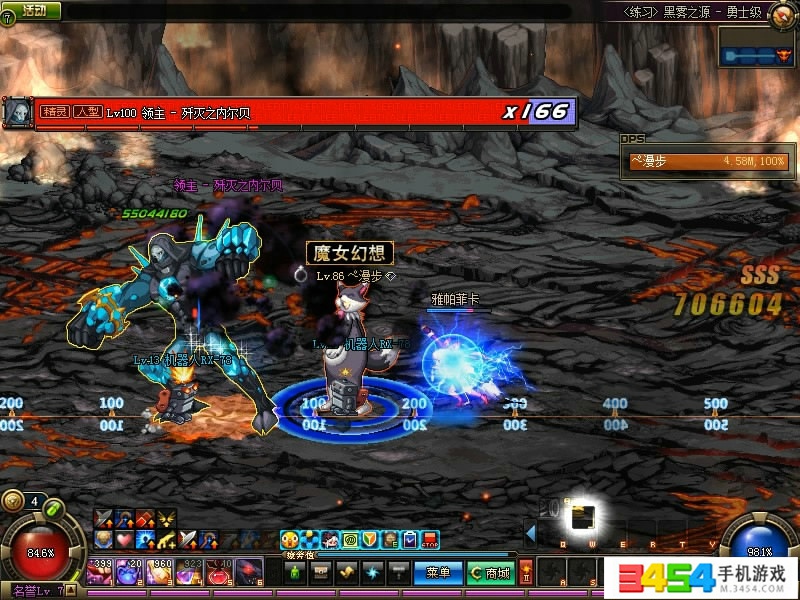Open the dungeon minimap panel

coord(757,47)
